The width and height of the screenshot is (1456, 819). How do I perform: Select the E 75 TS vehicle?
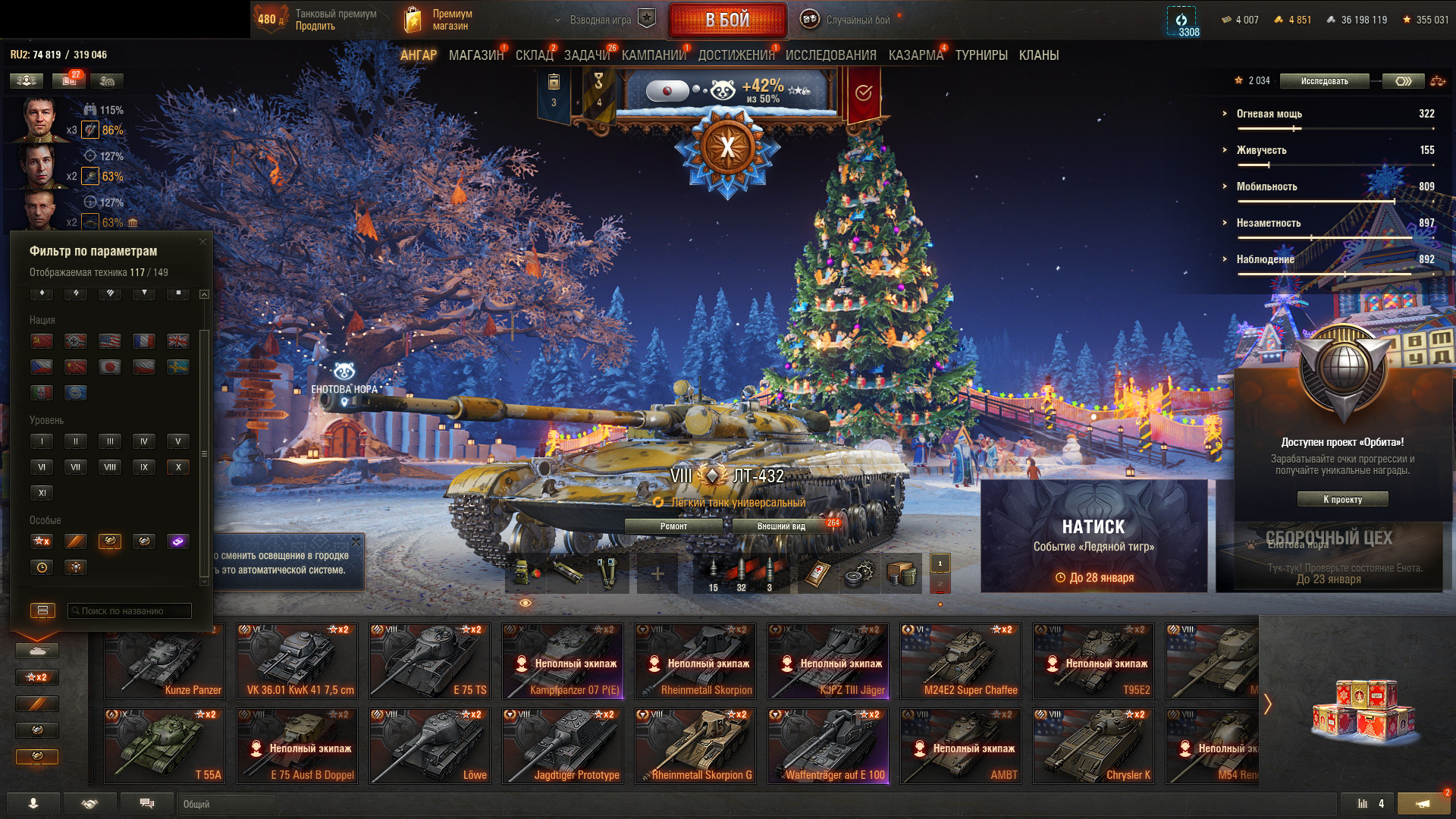pyautogui.click(x=430, y=661)
